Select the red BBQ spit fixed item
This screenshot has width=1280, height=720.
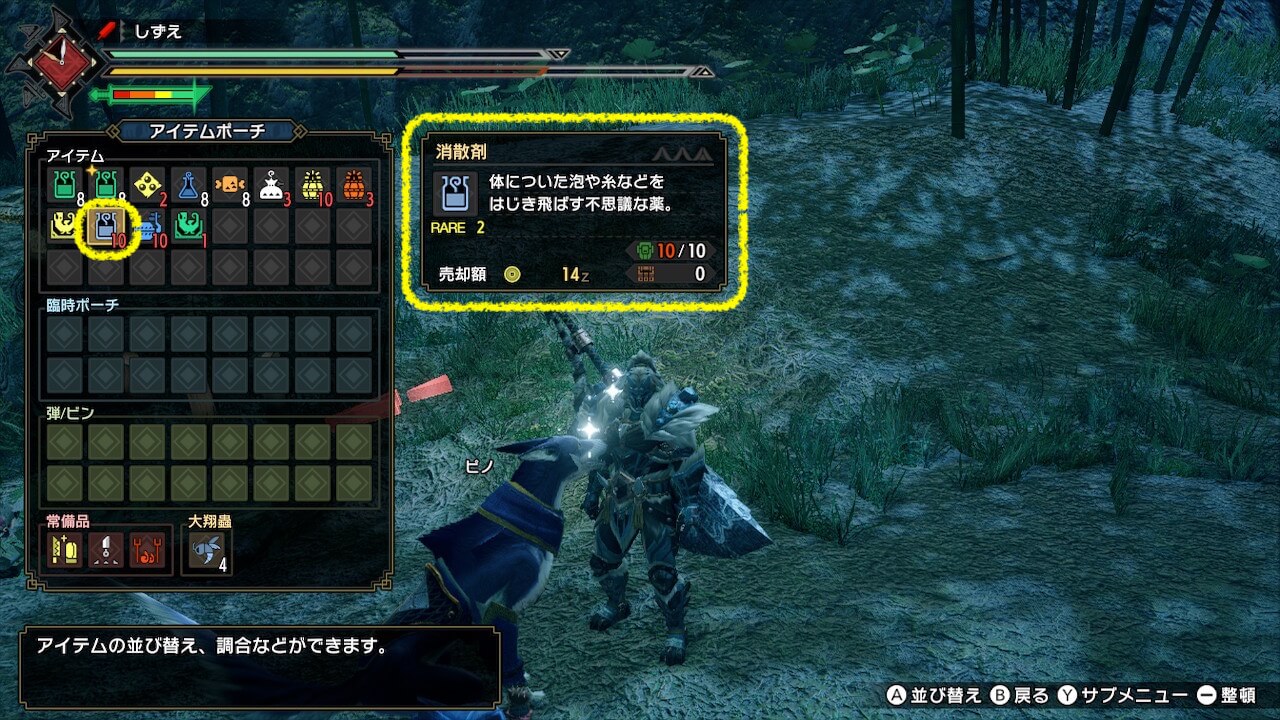click(147, 550)
